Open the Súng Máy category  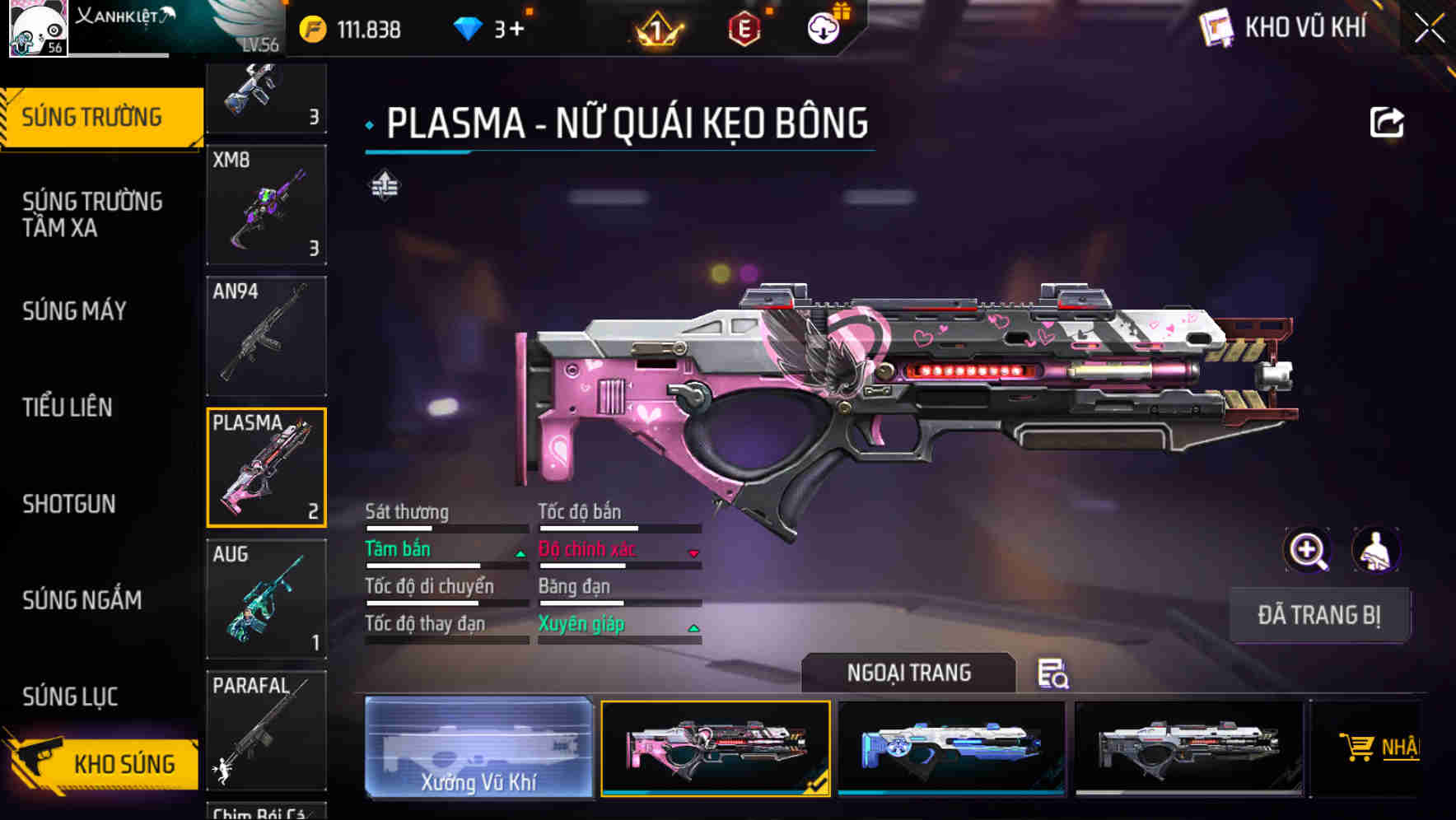pyautogui.click(x=75, y=311)
